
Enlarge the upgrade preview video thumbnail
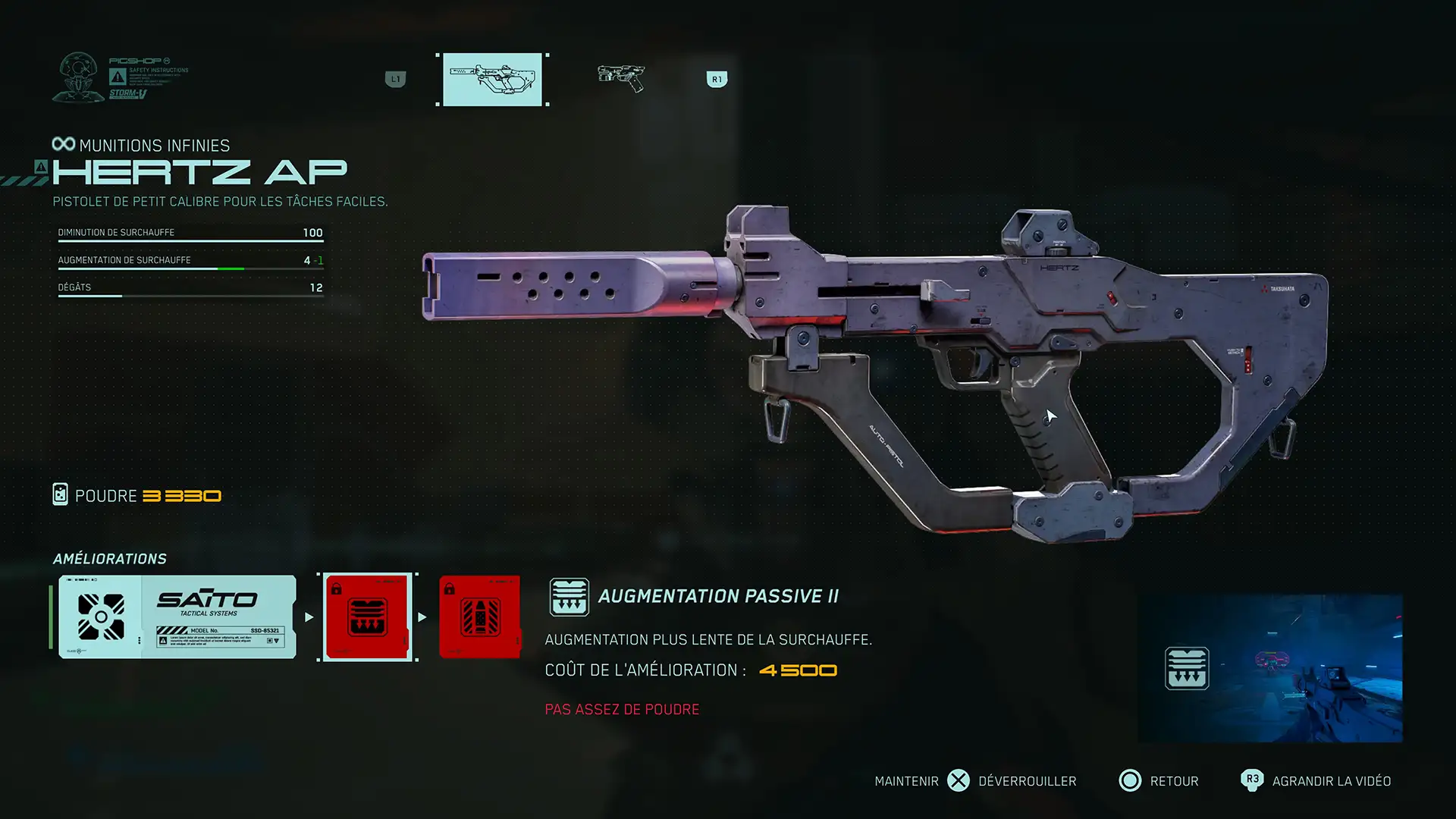tap(1270, 668)
